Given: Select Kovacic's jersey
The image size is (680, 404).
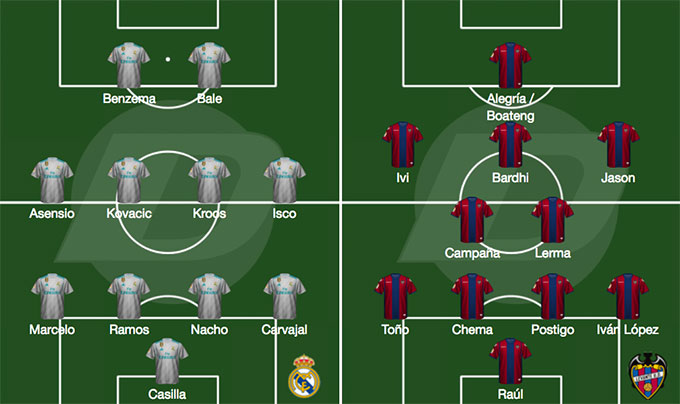Looking at the screenshot, I should (128, 181).
